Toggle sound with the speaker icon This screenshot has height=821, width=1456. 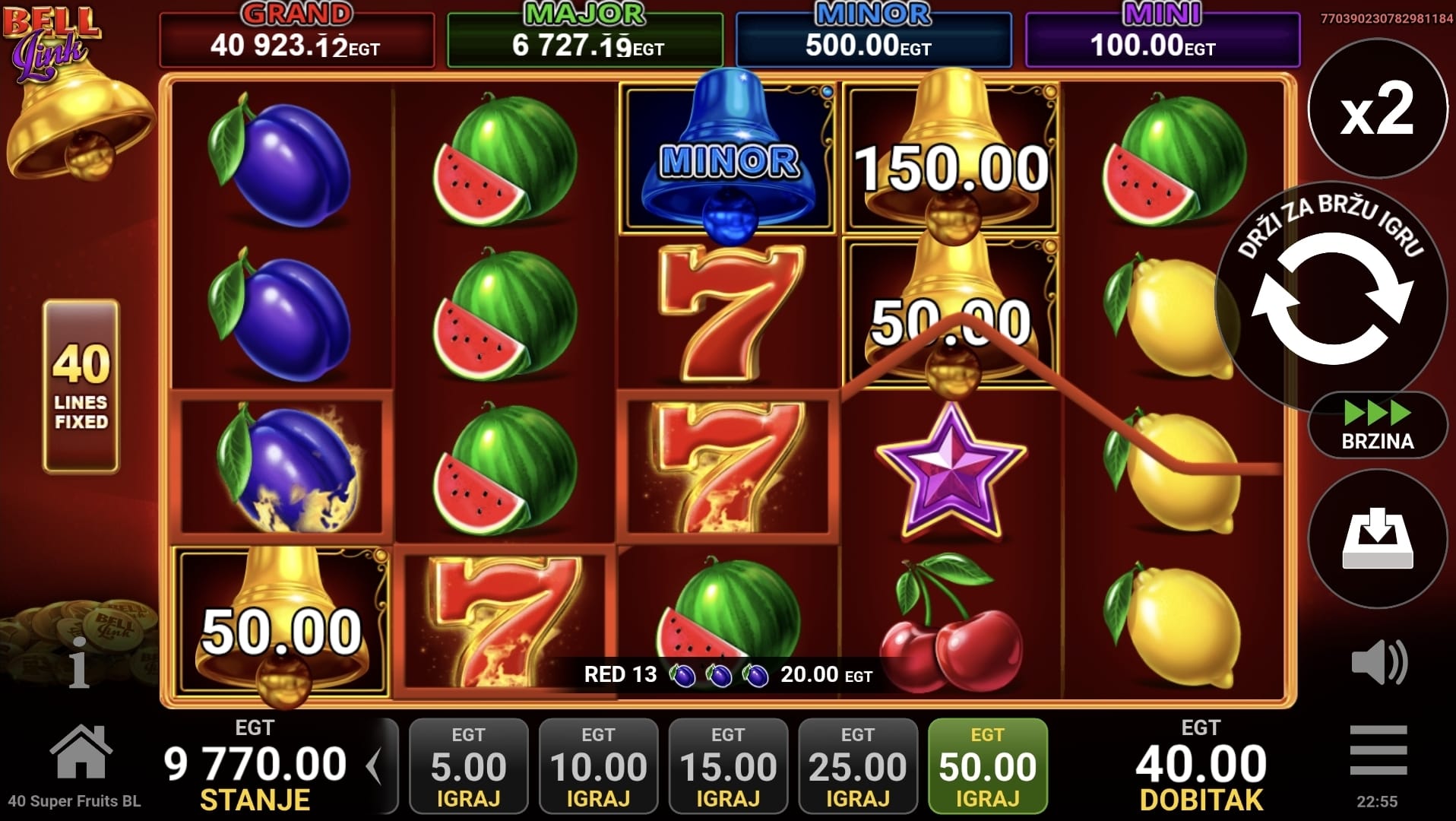[x=1378, y=662]
